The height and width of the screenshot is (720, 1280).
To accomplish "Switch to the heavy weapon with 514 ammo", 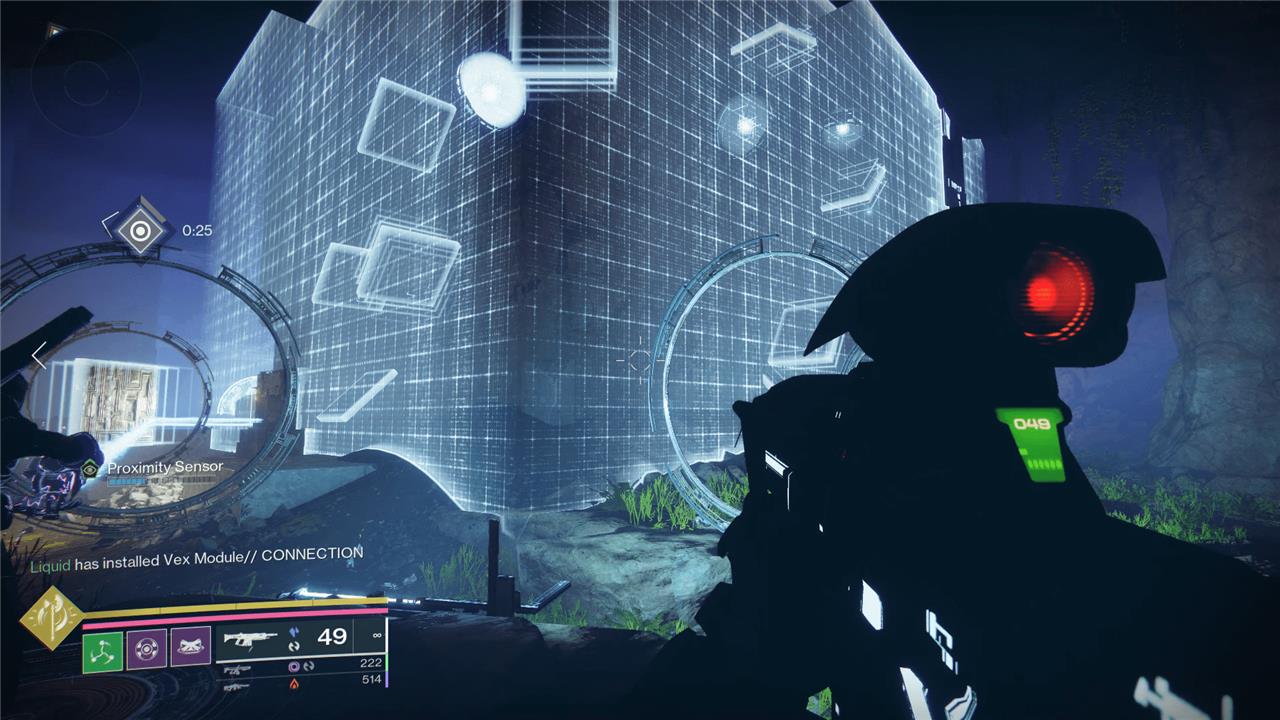I will pos(239,686).
